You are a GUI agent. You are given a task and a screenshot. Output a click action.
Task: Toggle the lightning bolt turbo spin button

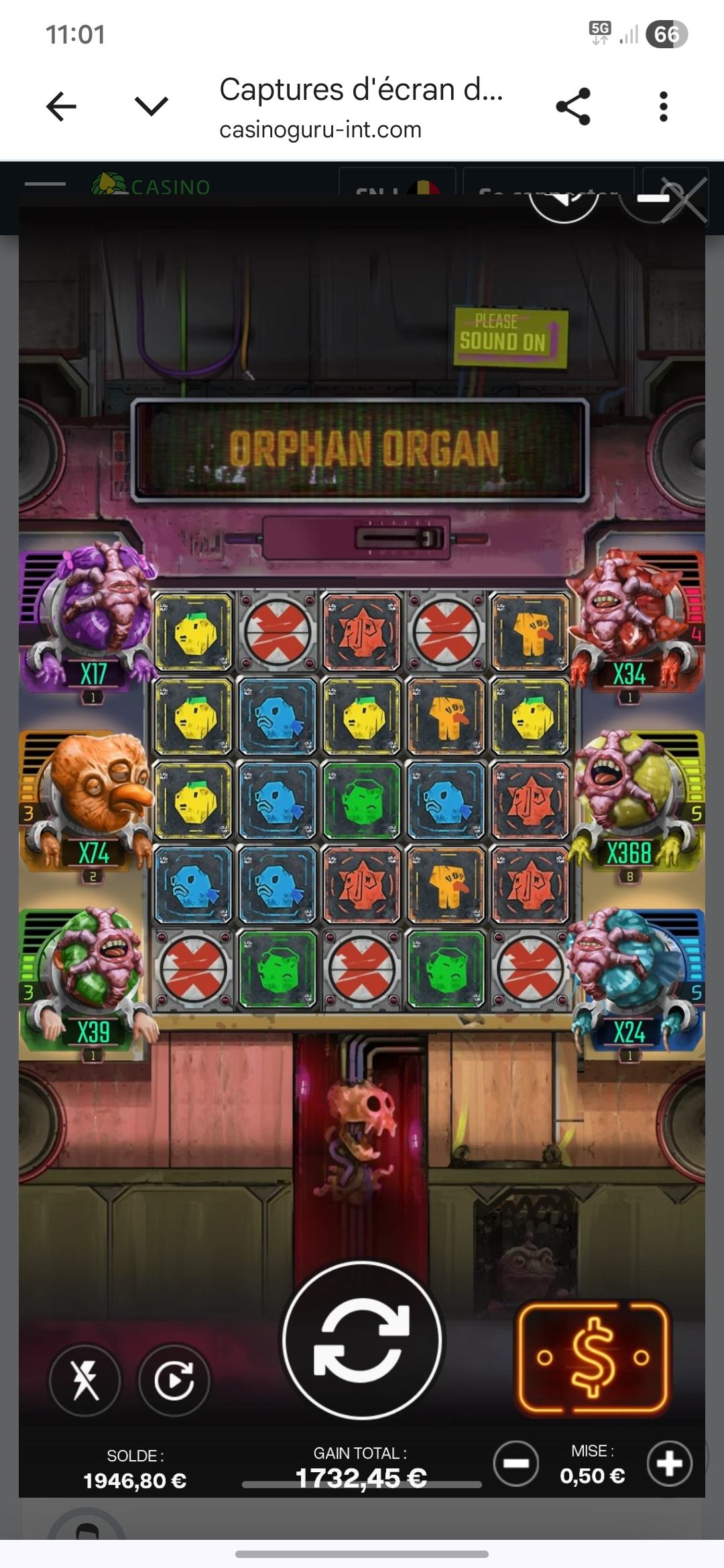85,1380
